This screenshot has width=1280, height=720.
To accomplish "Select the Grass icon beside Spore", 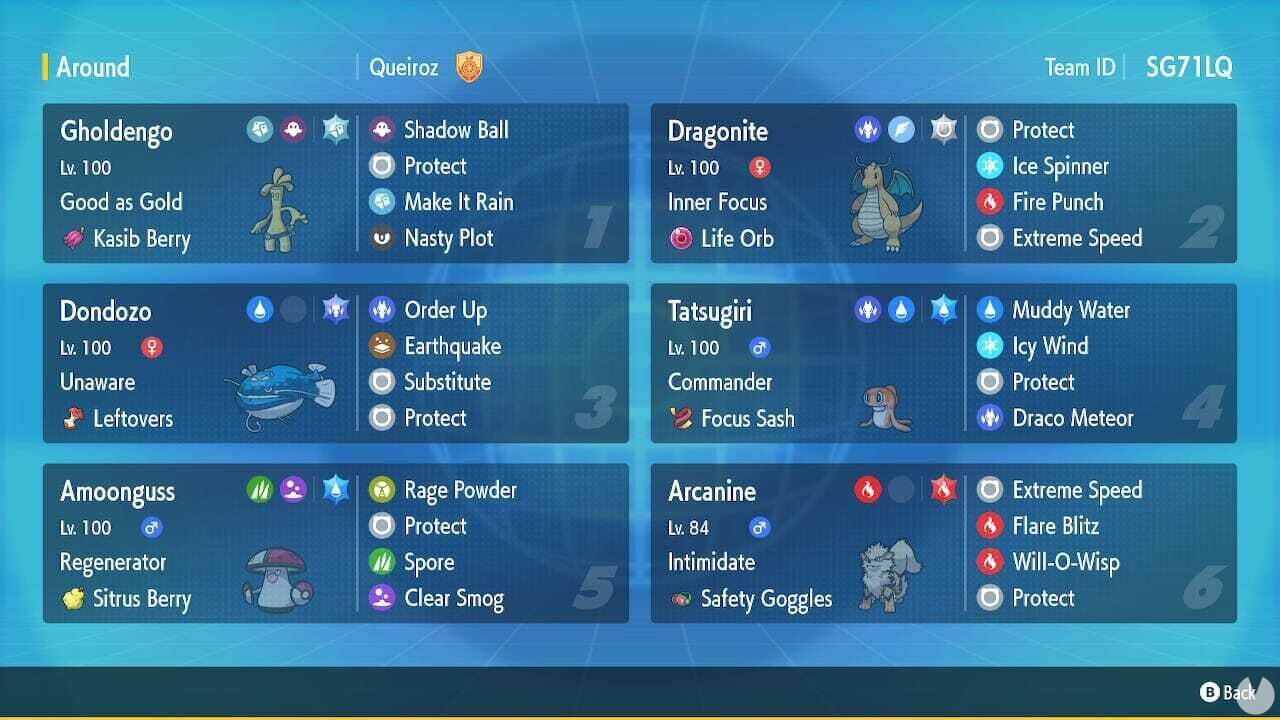I will coord(382,562).
